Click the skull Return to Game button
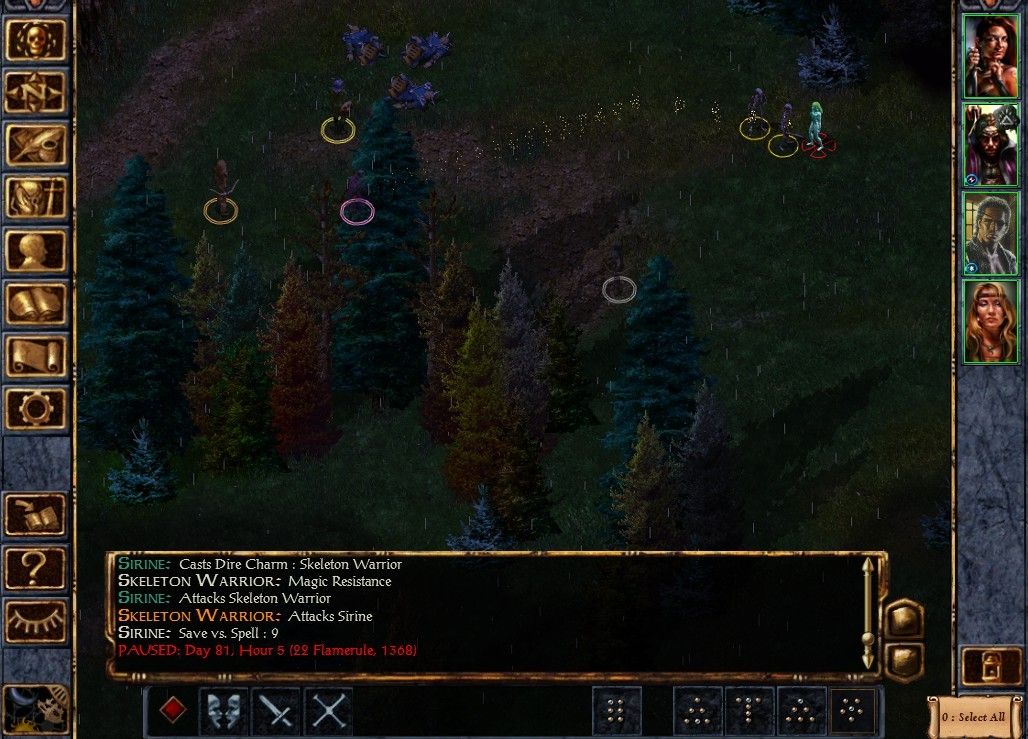The height and width of the screenshot is (739, 1028). click(x=37, y=40)
